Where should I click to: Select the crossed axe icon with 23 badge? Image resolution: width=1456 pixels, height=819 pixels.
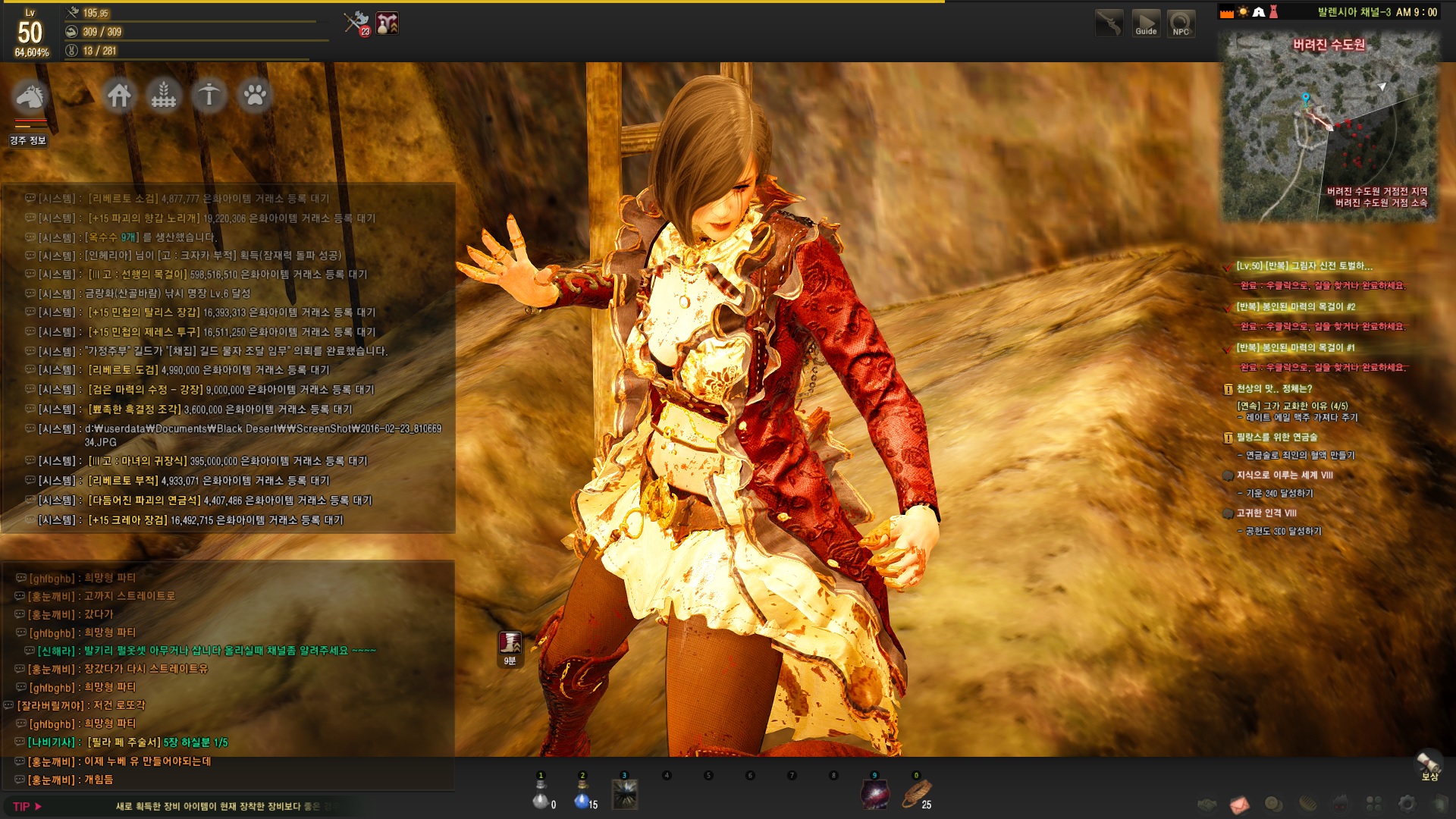pos(356,23)
